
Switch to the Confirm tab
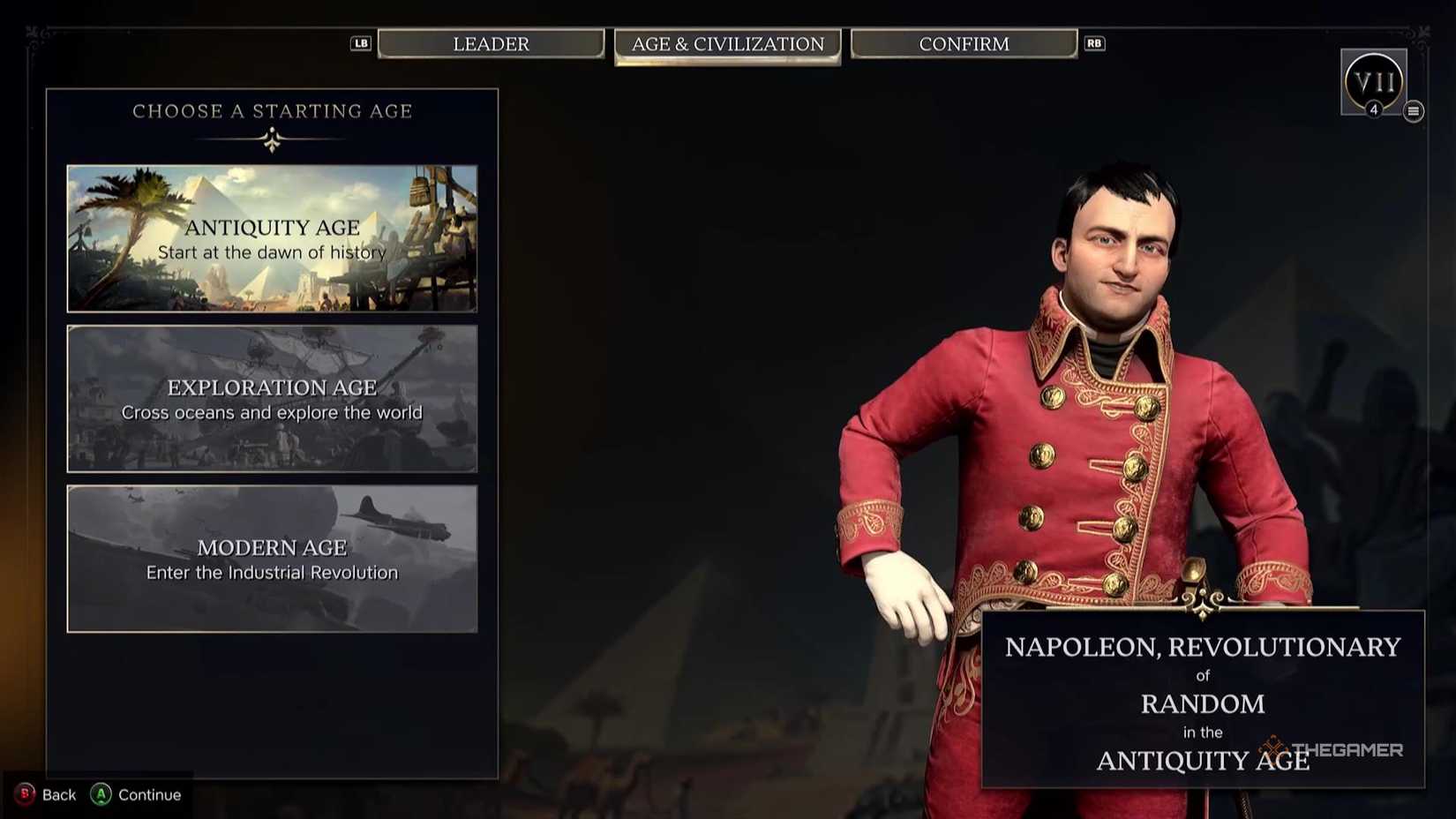point(964,43)
